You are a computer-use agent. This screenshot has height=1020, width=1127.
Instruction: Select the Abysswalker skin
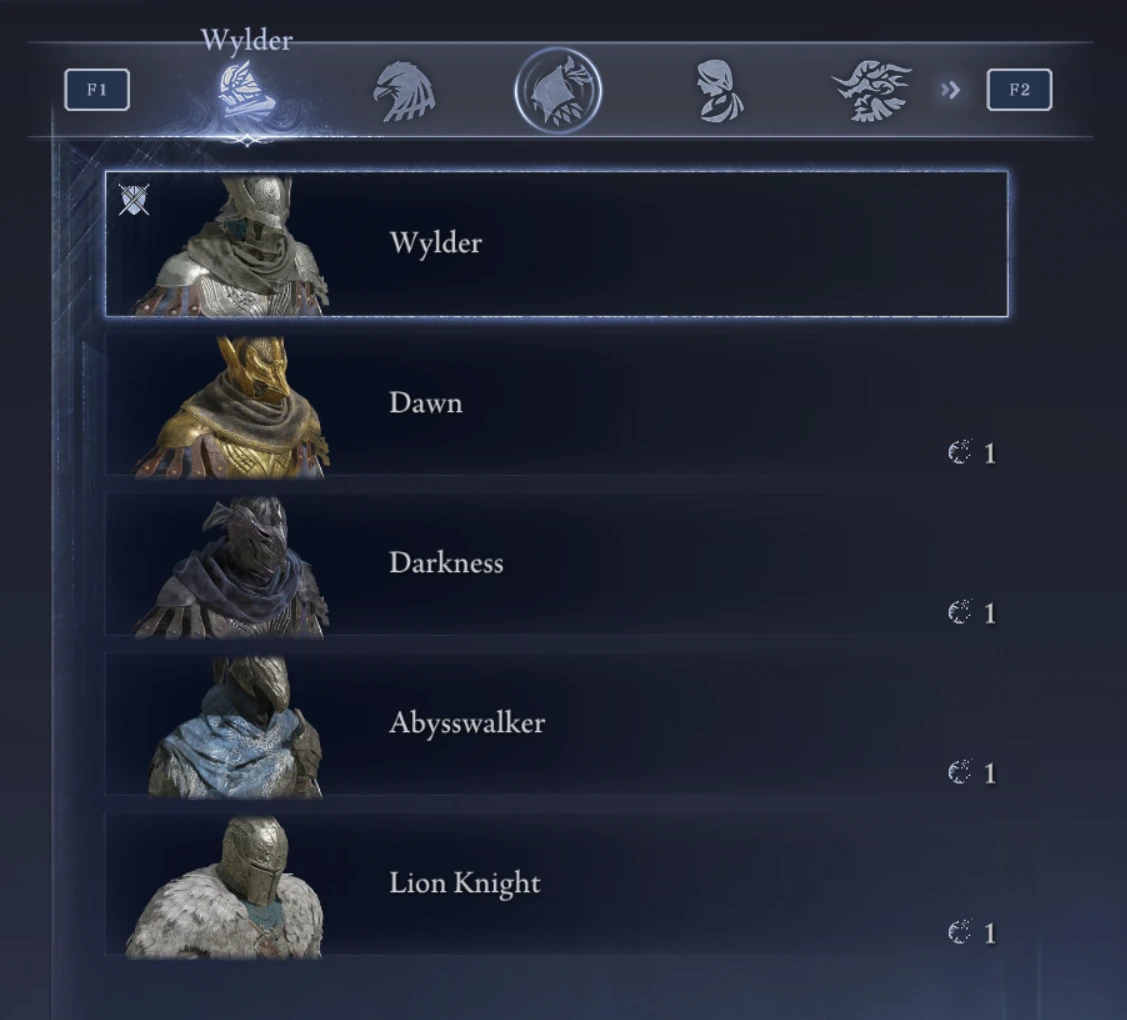(556, 724)
